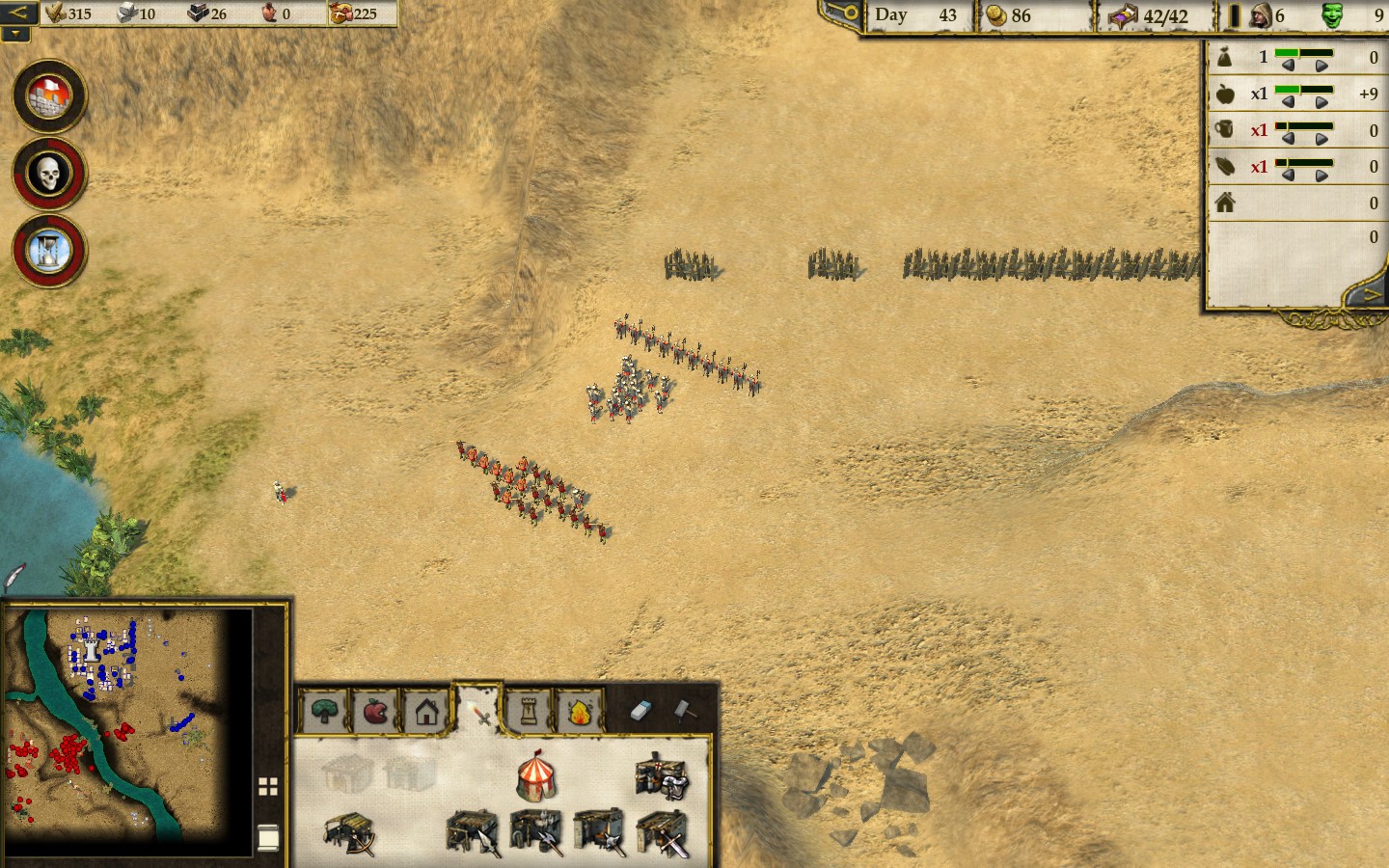Select the armourer workshop building
1389x868 pixels.
pos(662,775)
